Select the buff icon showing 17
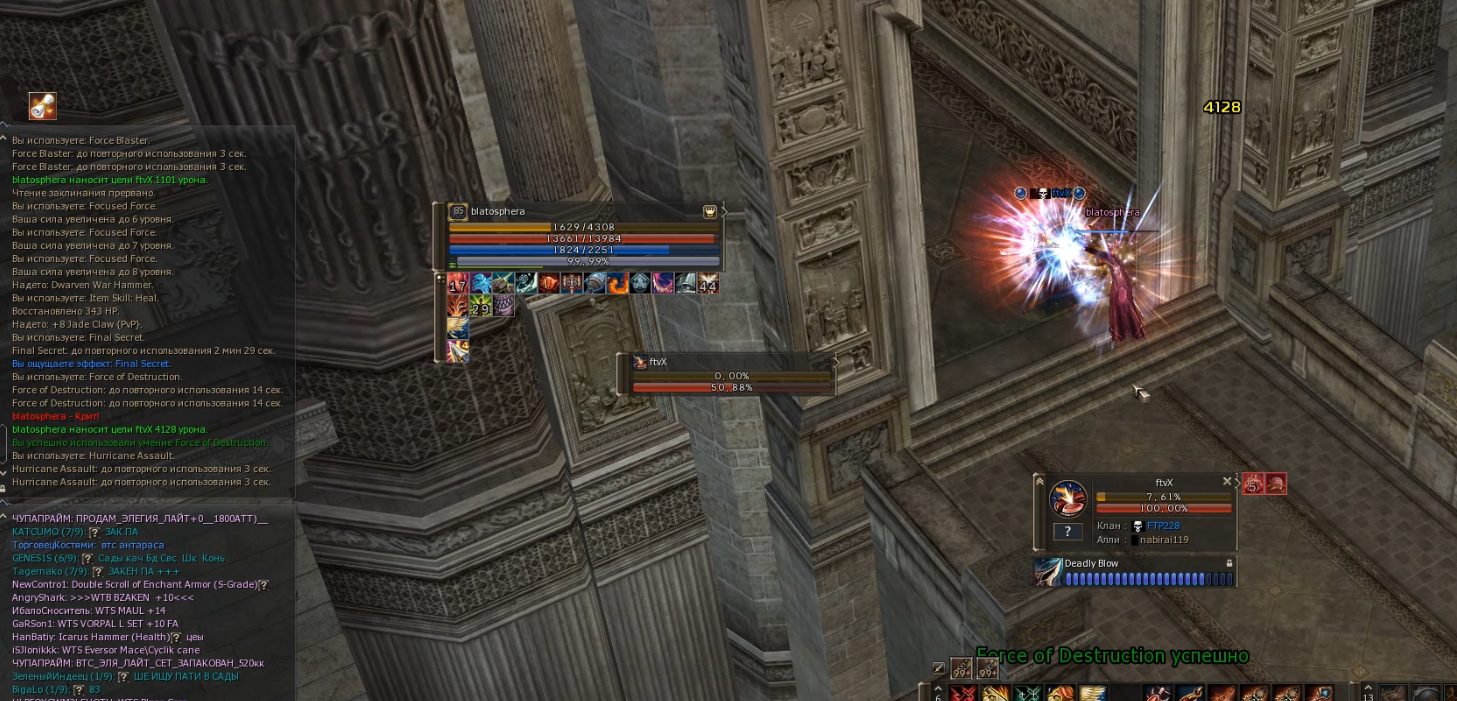Screen dimensions: 1457x701 pyautogui.click(x=458, y=284)
